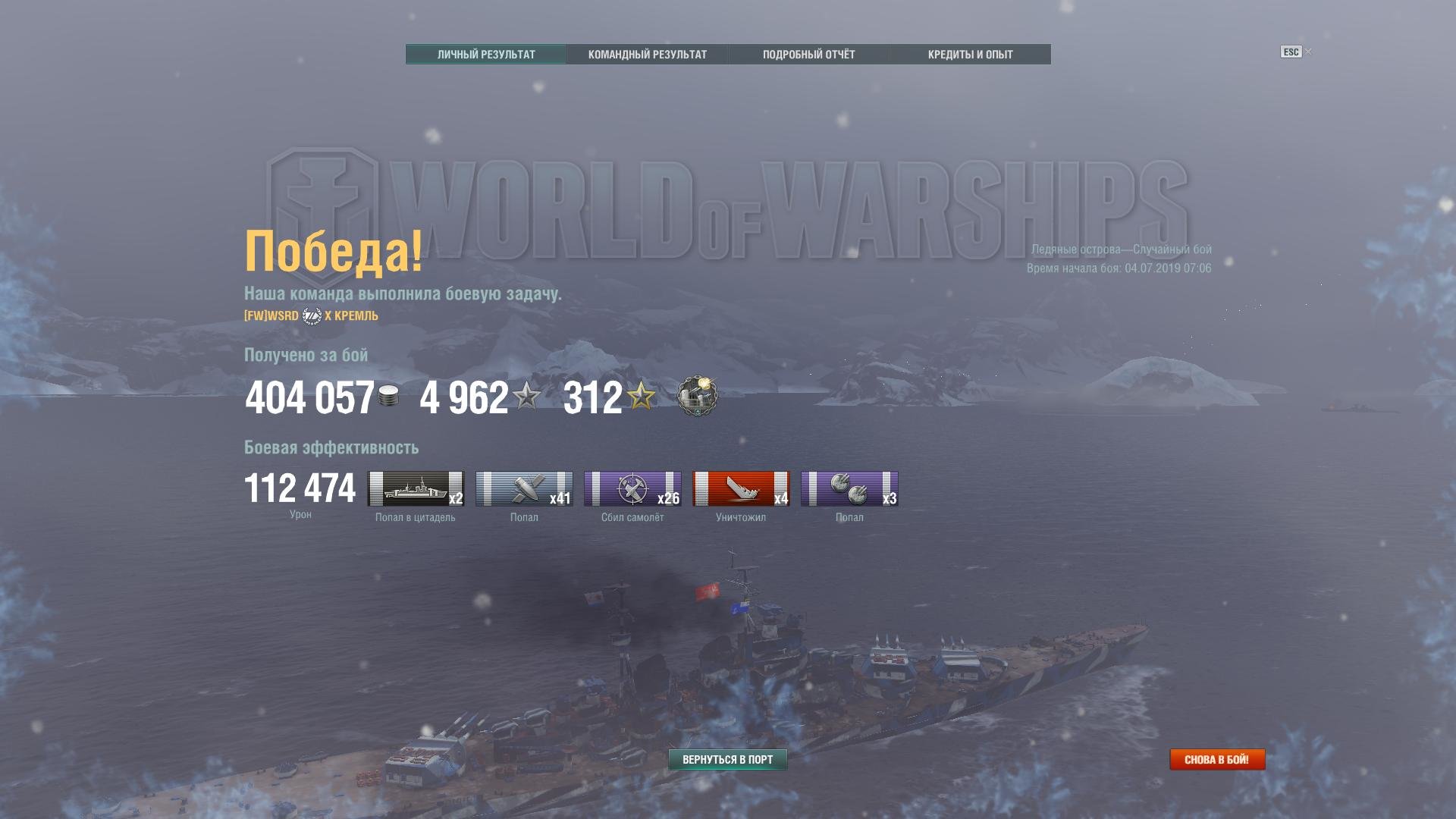Viewport: 1456px width, 819px height.
Task: Switch to the Личный результат tab
Action: click(486, 55)
